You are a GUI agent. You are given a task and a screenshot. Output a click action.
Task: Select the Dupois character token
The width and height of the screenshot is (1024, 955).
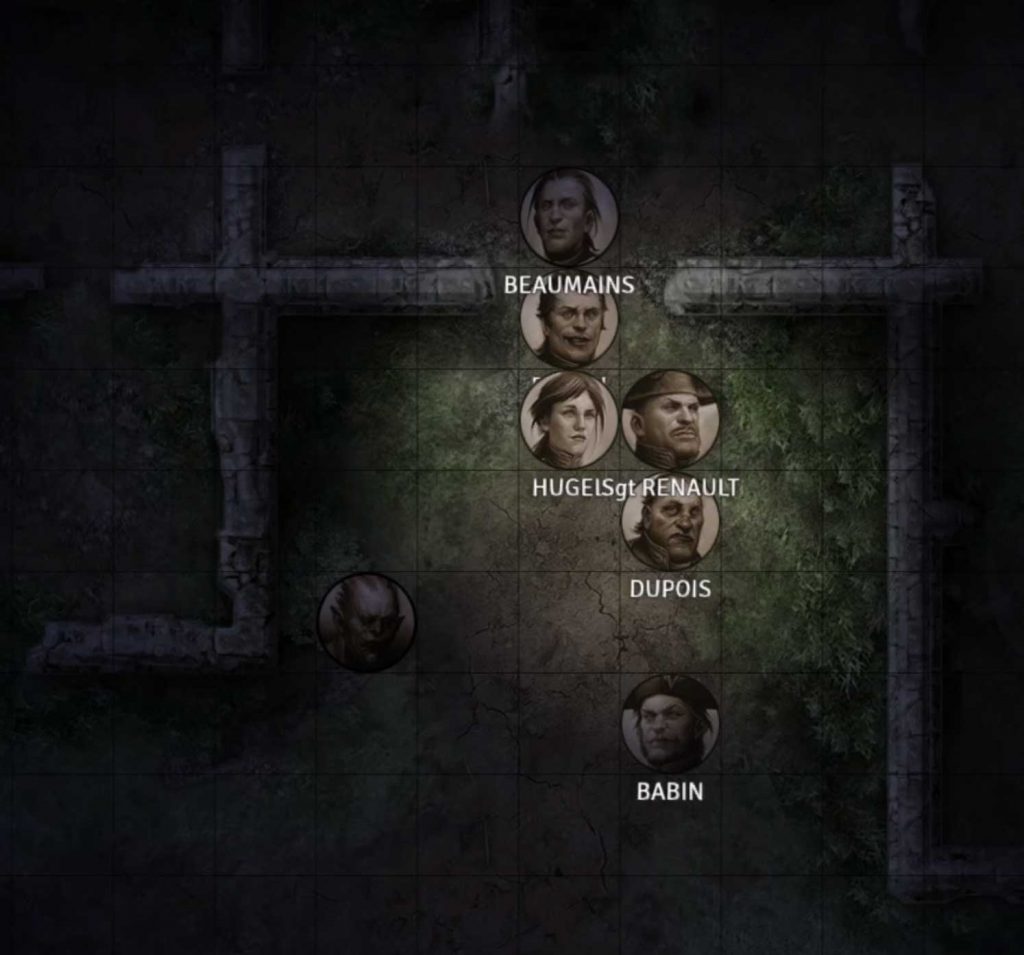click(670, 521)
